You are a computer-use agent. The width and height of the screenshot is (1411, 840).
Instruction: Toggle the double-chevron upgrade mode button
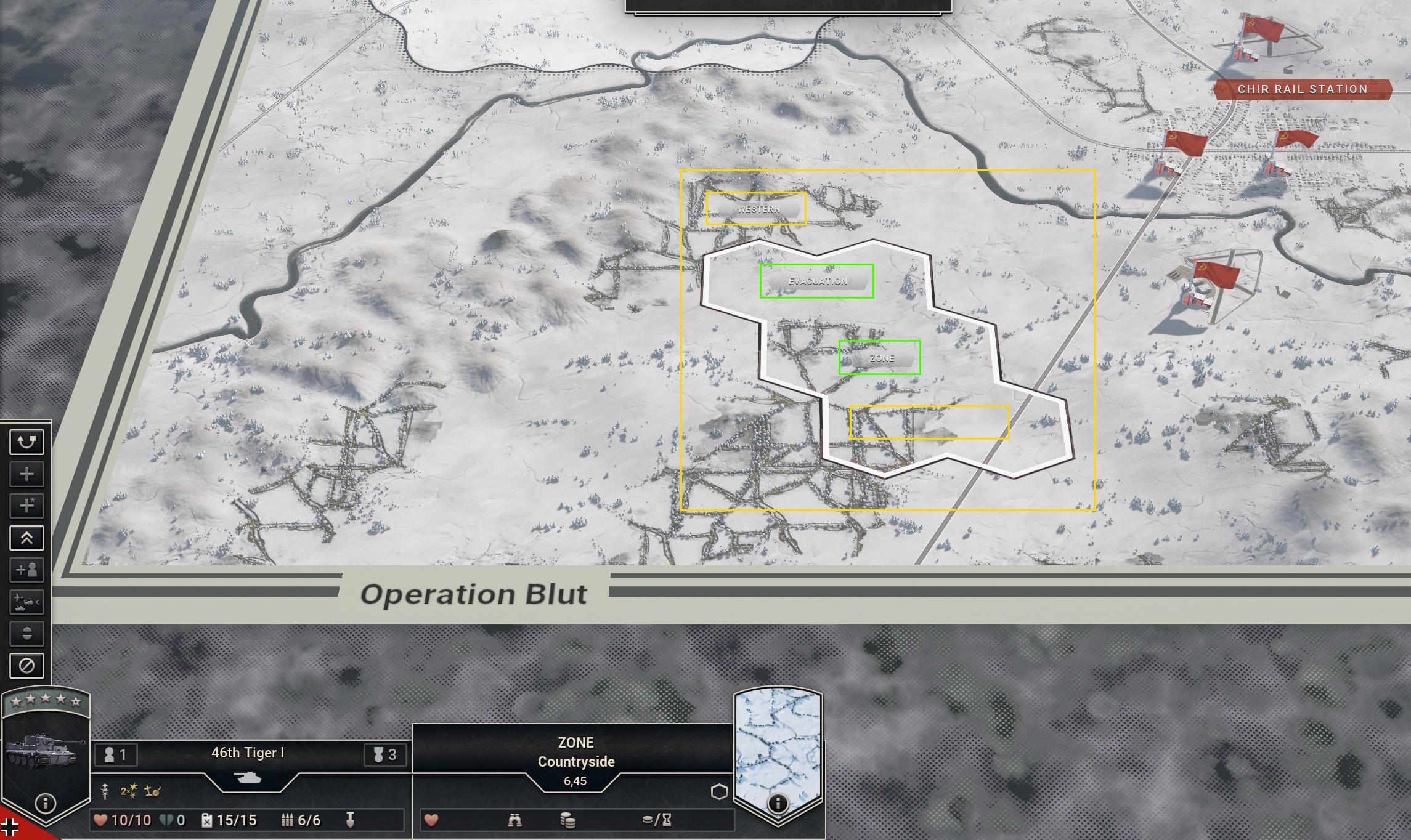[x=26, y=538]
